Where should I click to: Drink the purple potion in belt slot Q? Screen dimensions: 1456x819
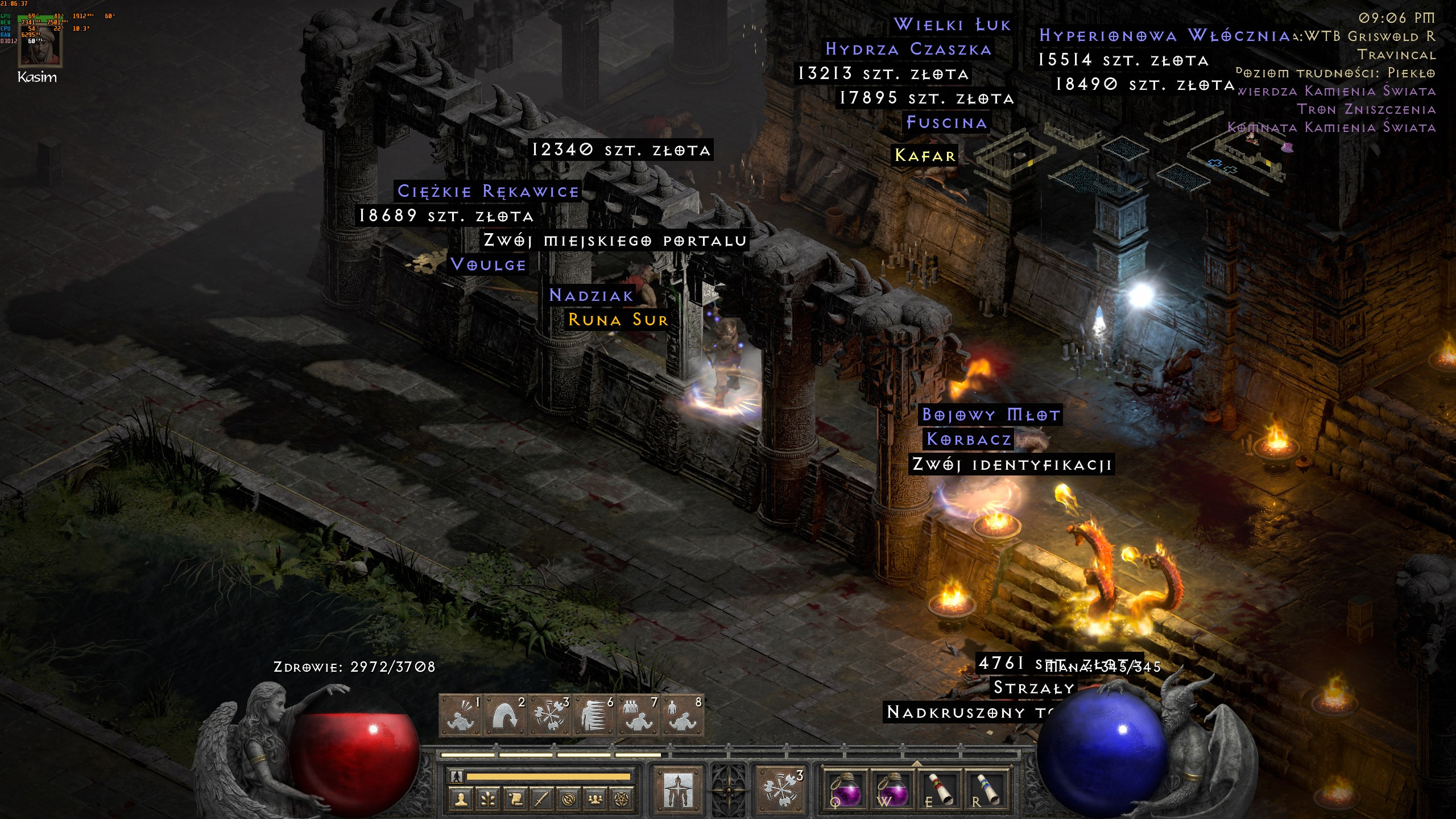coord(846,789)
